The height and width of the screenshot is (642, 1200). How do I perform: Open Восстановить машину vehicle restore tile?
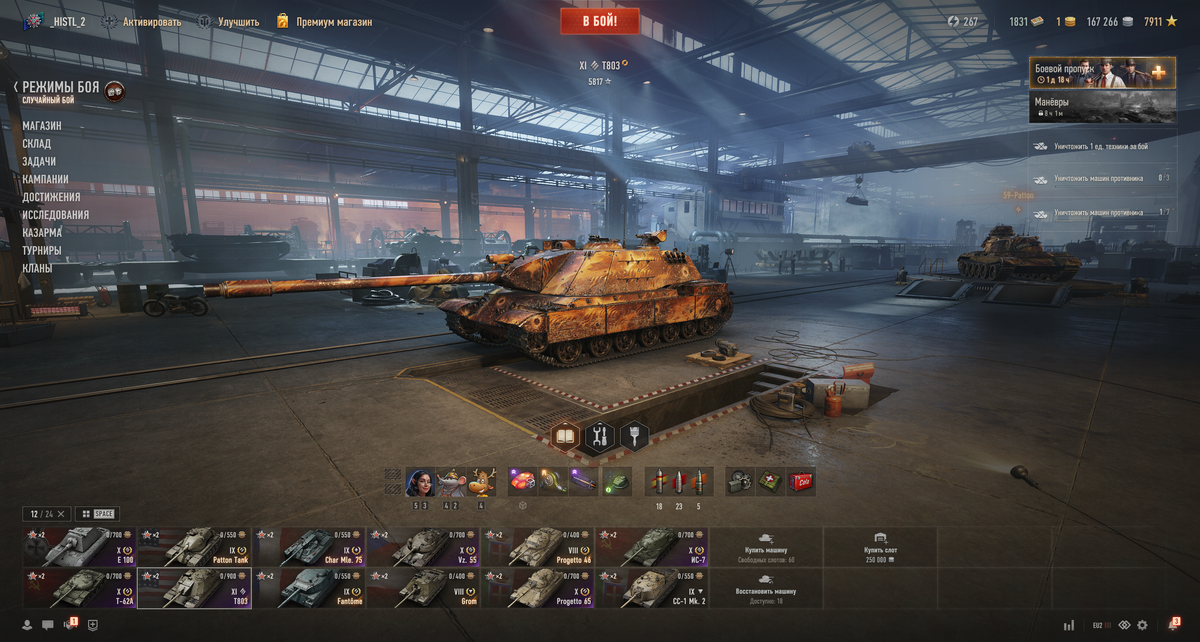[x=766, y=589]
